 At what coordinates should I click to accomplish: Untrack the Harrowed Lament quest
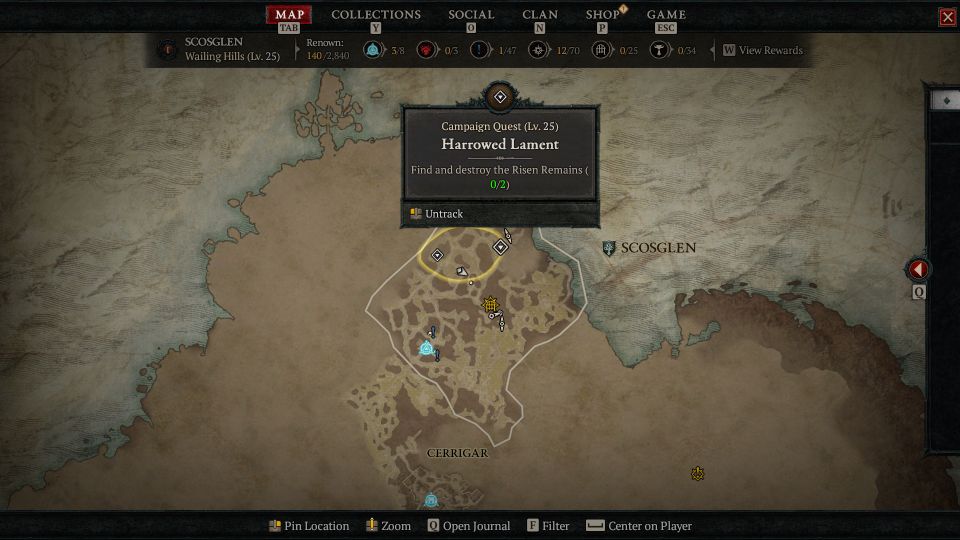tap(436, 214)
